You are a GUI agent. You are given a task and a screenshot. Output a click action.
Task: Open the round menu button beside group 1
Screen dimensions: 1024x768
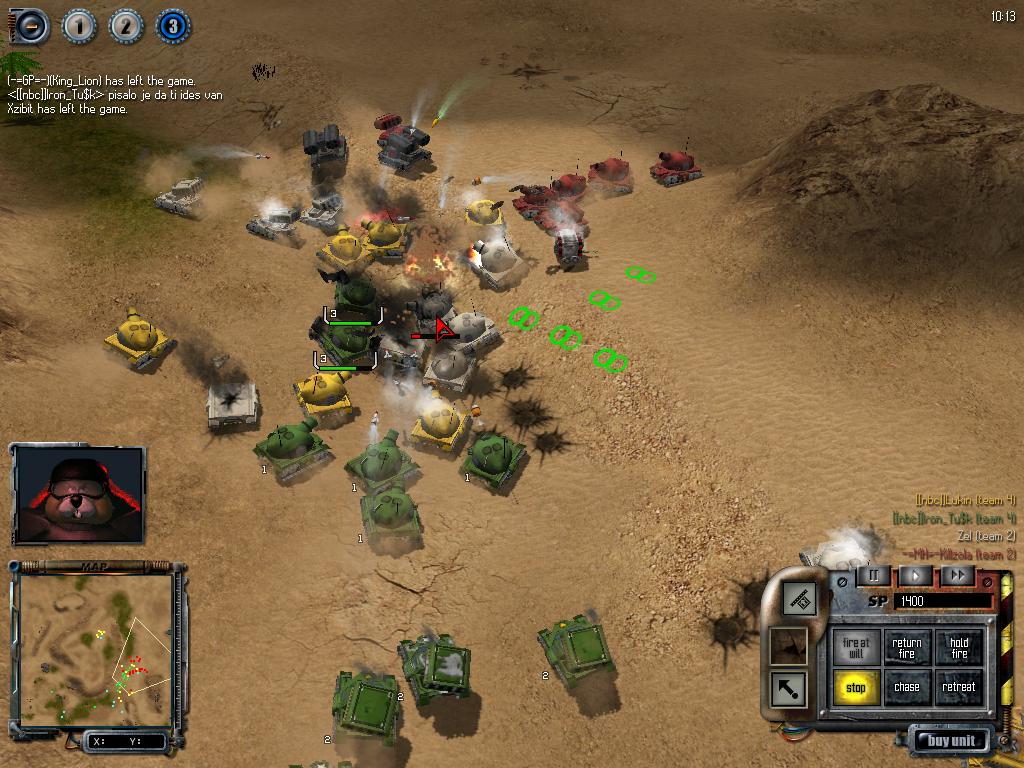tap(31, 26)
